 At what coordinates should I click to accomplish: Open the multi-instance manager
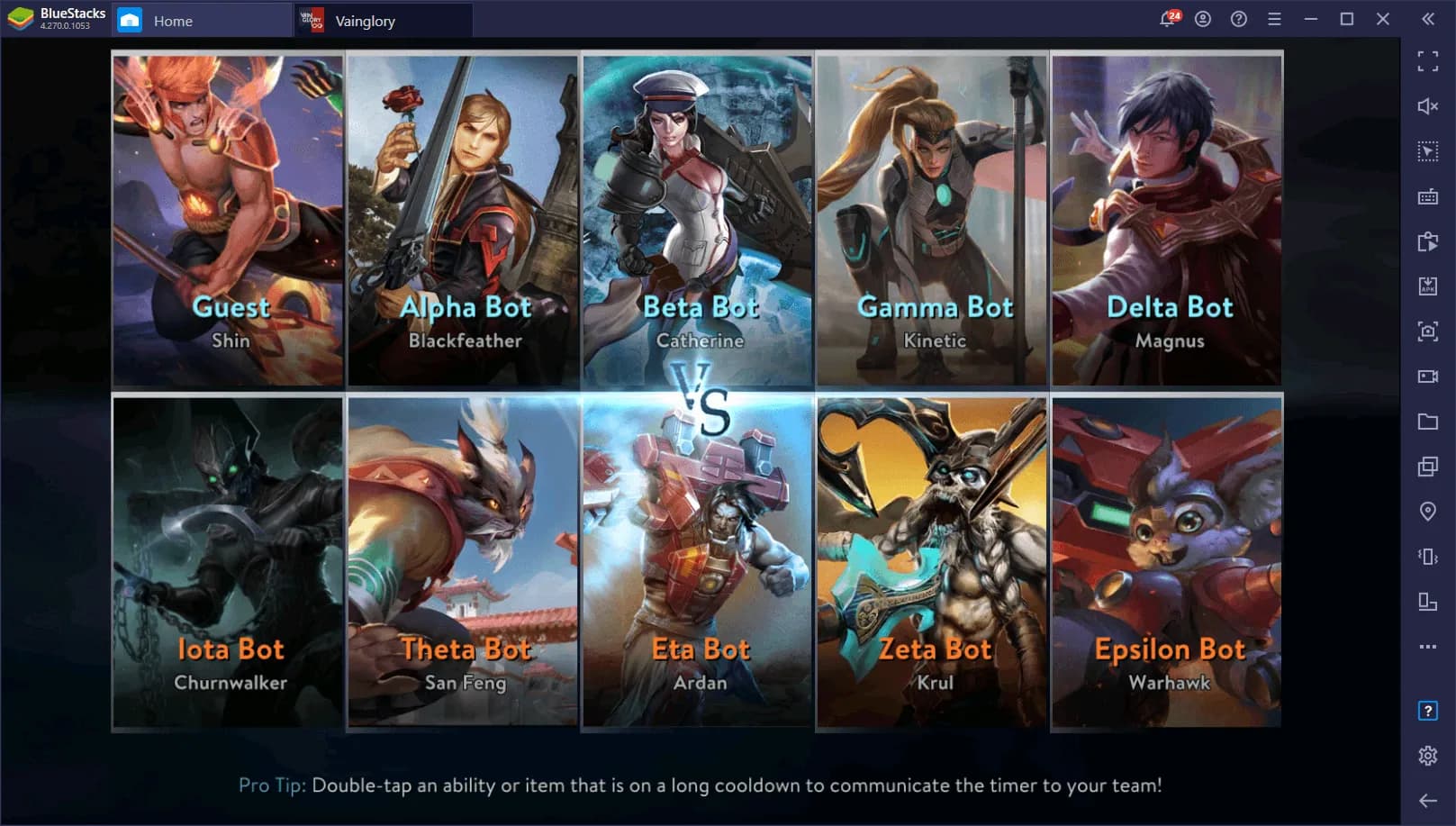1427,467
